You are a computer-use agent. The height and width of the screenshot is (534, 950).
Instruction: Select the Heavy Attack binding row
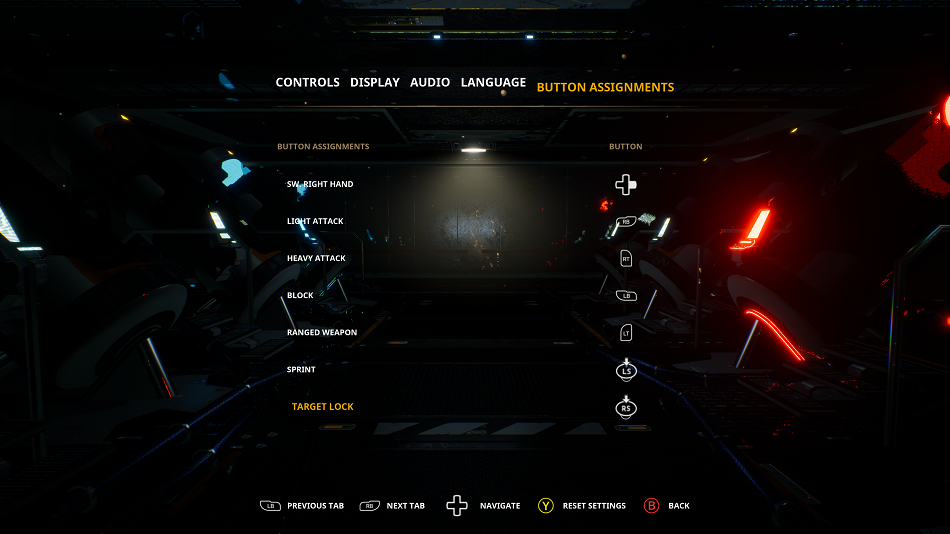click(x=316, y=259)
